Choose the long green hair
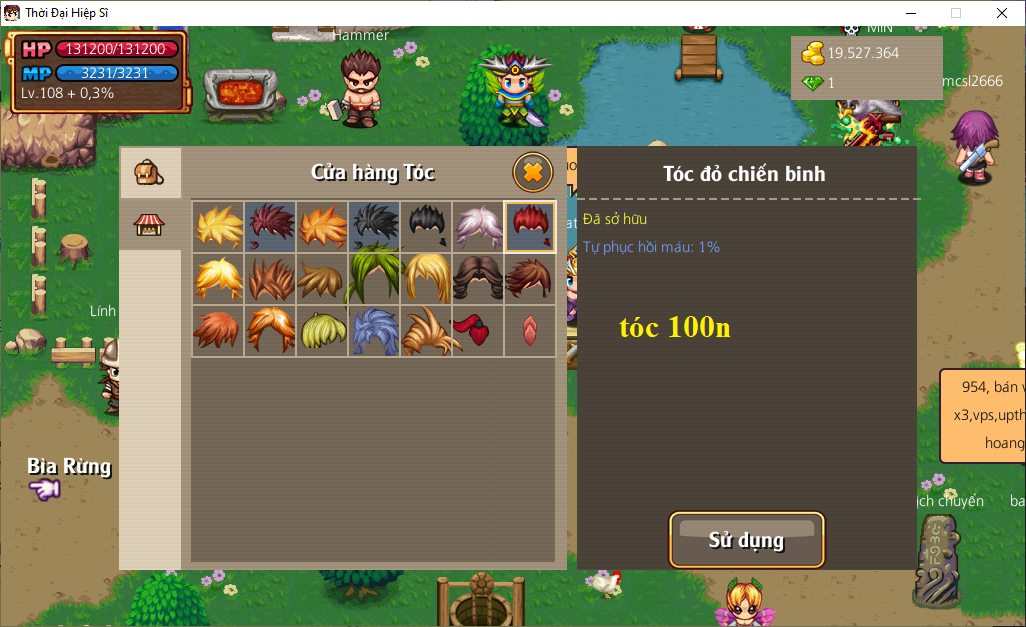The image size is (1026, 627). pyautogui.click(x=374, y=278)
